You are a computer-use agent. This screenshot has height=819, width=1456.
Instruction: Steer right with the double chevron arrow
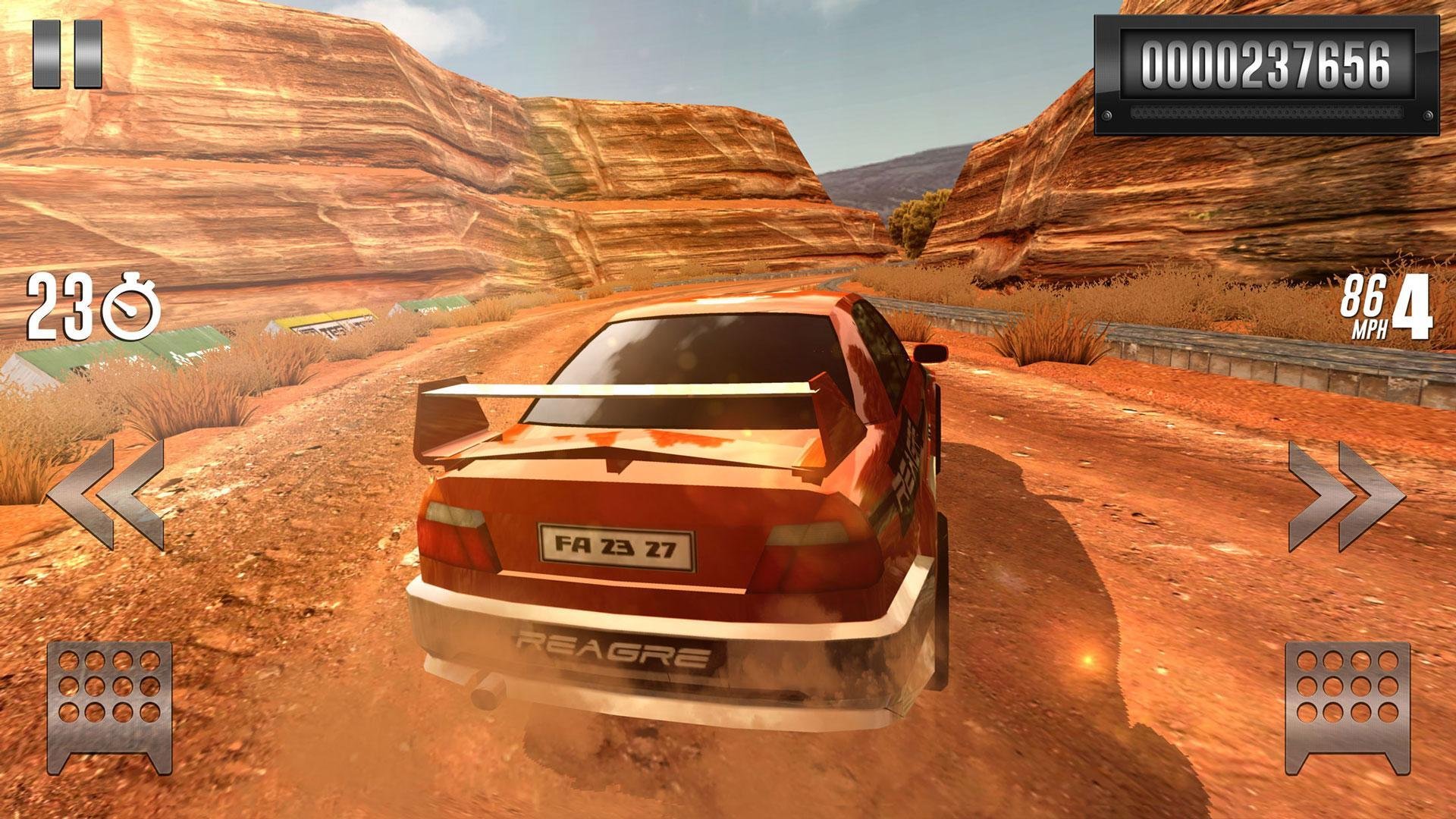1346,496
